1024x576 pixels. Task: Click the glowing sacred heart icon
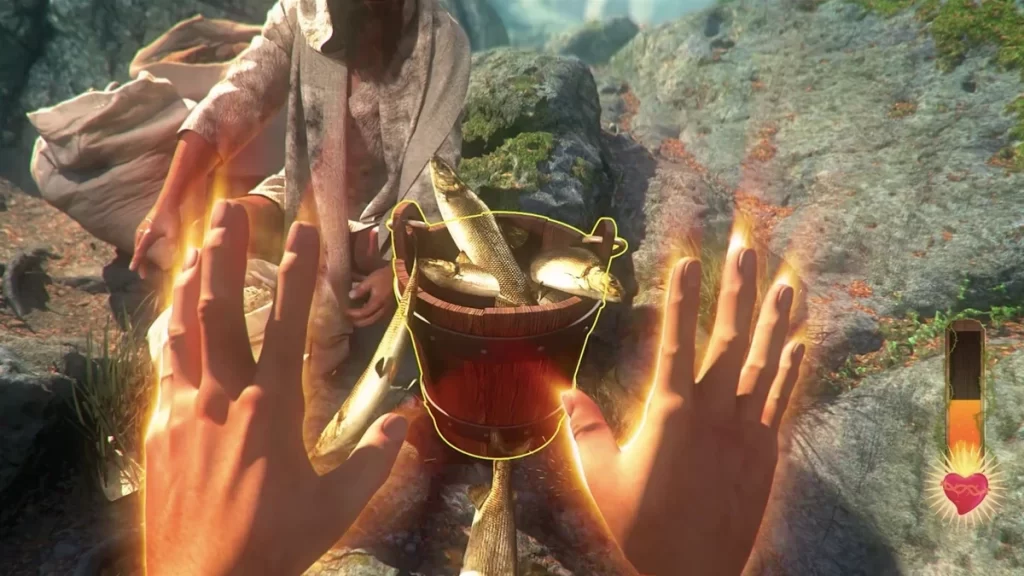[965, 491]
